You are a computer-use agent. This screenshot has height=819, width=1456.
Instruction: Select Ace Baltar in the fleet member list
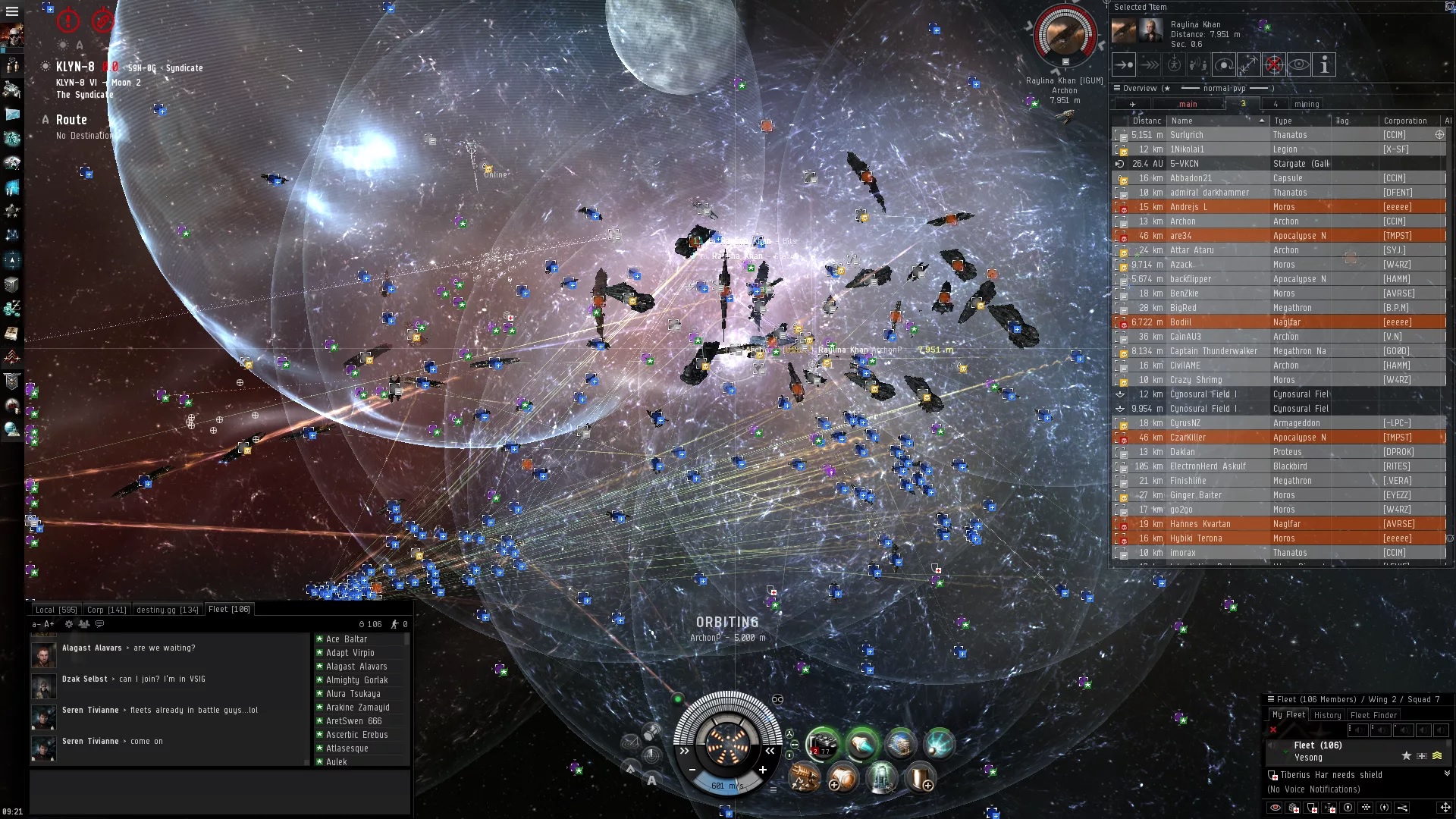point(347,639)
